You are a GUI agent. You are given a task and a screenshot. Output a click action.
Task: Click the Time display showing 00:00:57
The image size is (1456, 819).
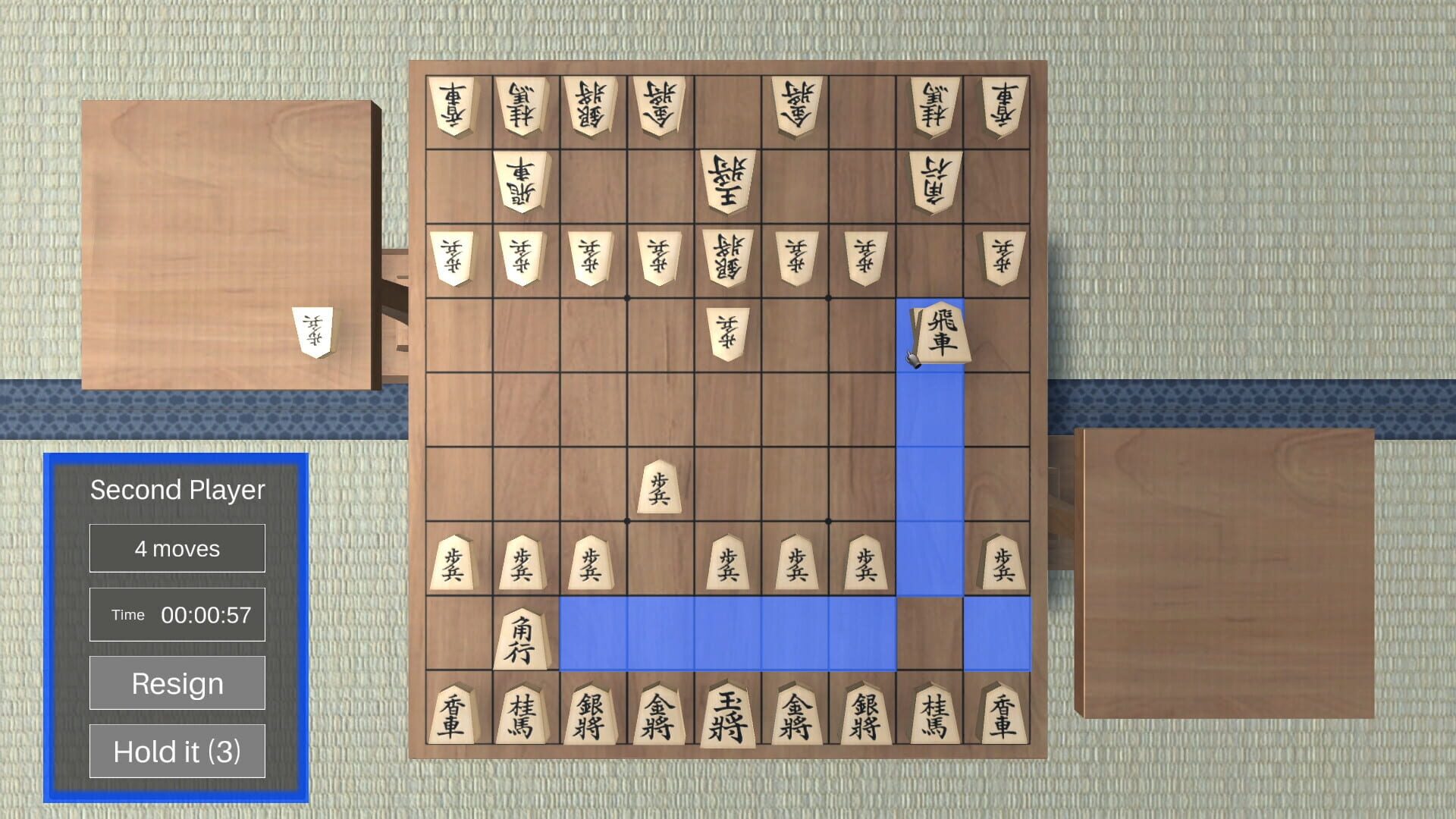pyautogui.click(x=177, y=614)
